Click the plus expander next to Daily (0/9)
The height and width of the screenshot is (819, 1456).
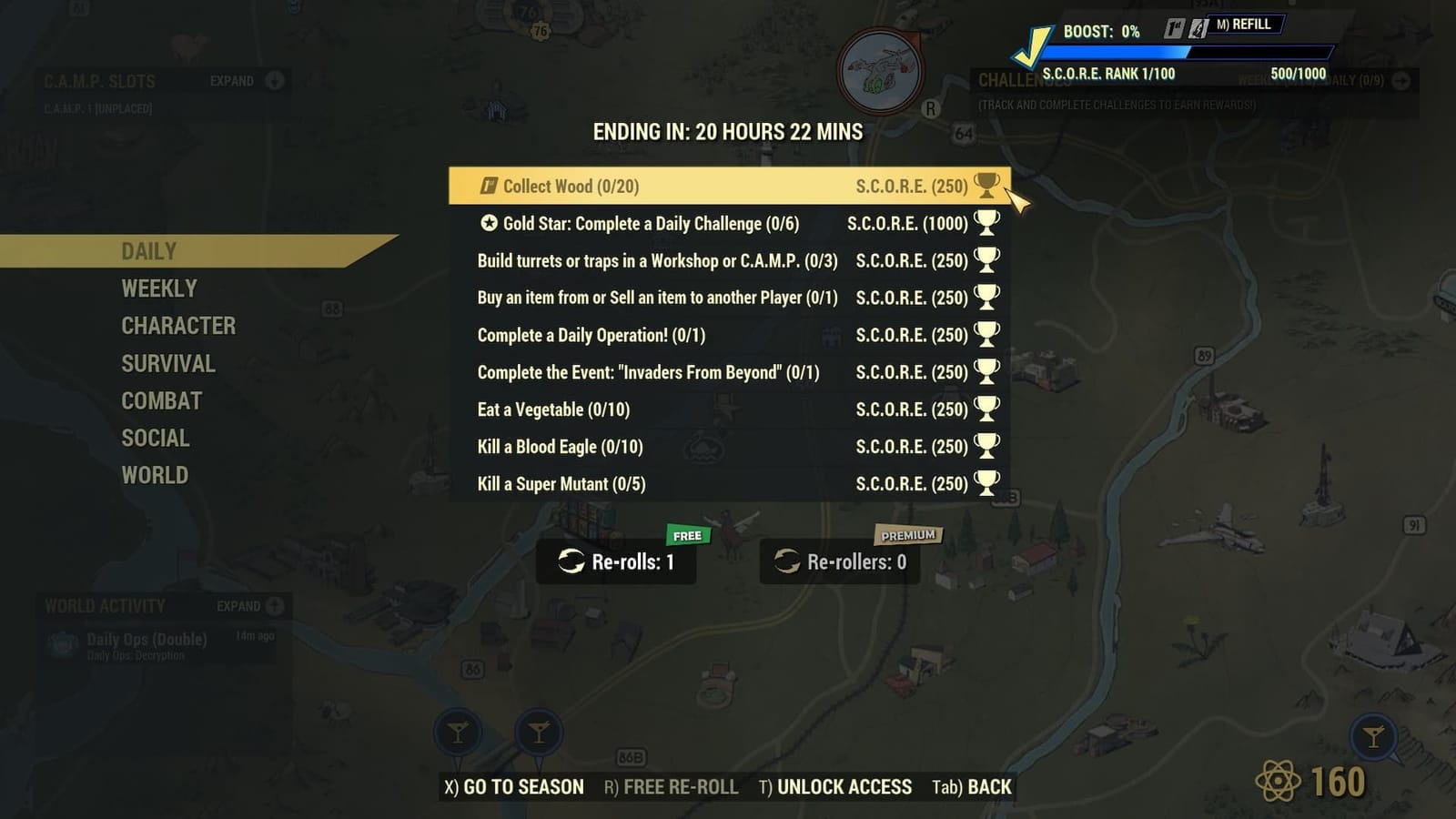[1401, 80]
